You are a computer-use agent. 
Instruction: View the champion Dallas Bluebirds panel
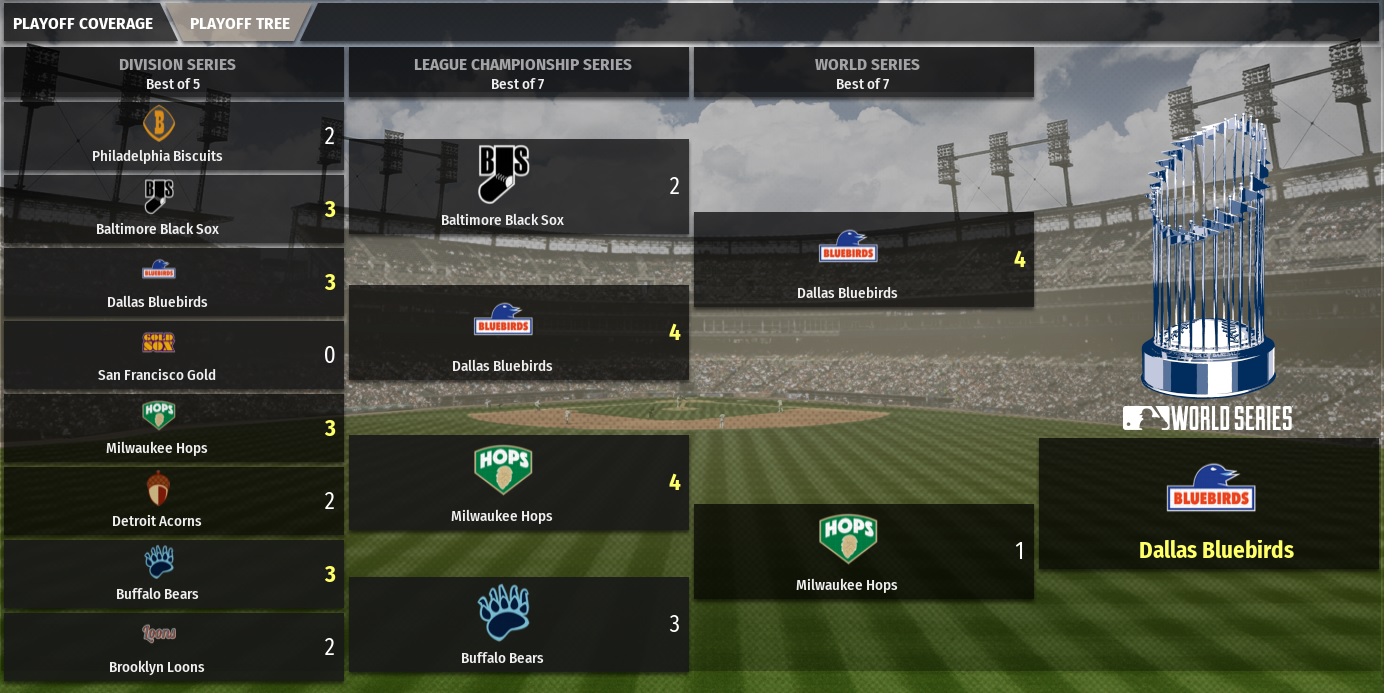[x=1209, y=504]
